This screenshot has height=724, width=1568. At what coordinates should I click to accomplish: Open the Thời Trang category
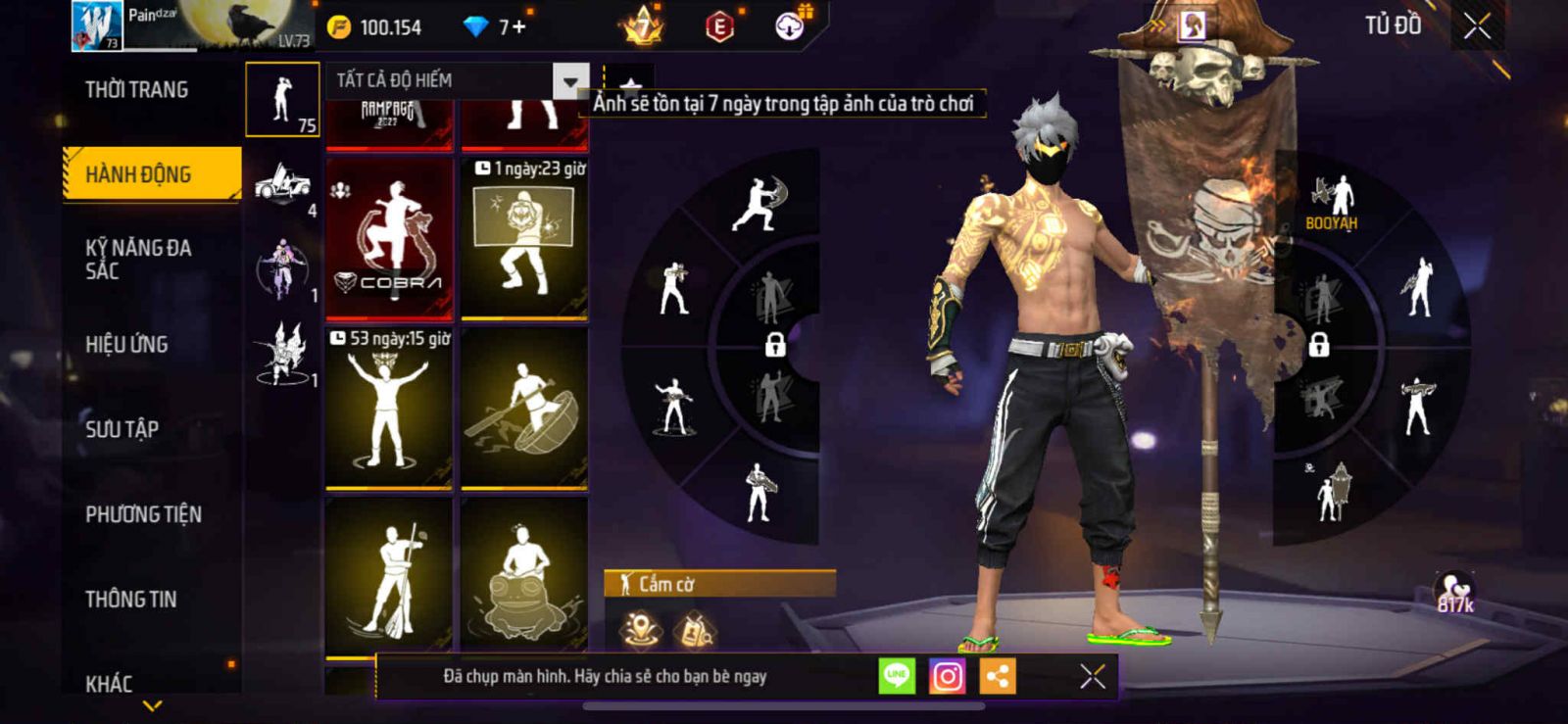pyautogui.click(x=137, y=90)
